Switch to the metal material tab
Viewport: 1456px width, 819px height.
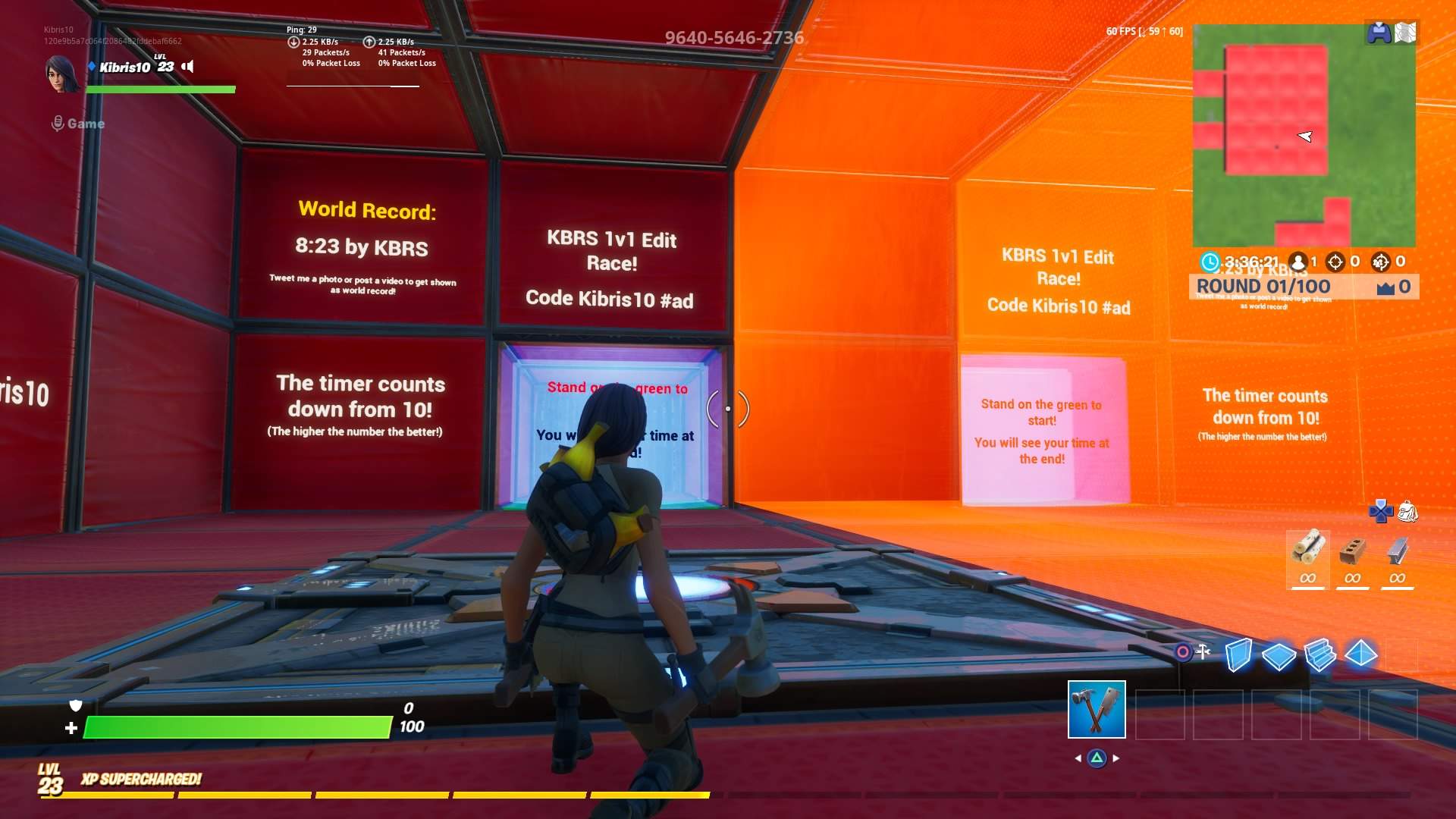[x=1397, y=561]
